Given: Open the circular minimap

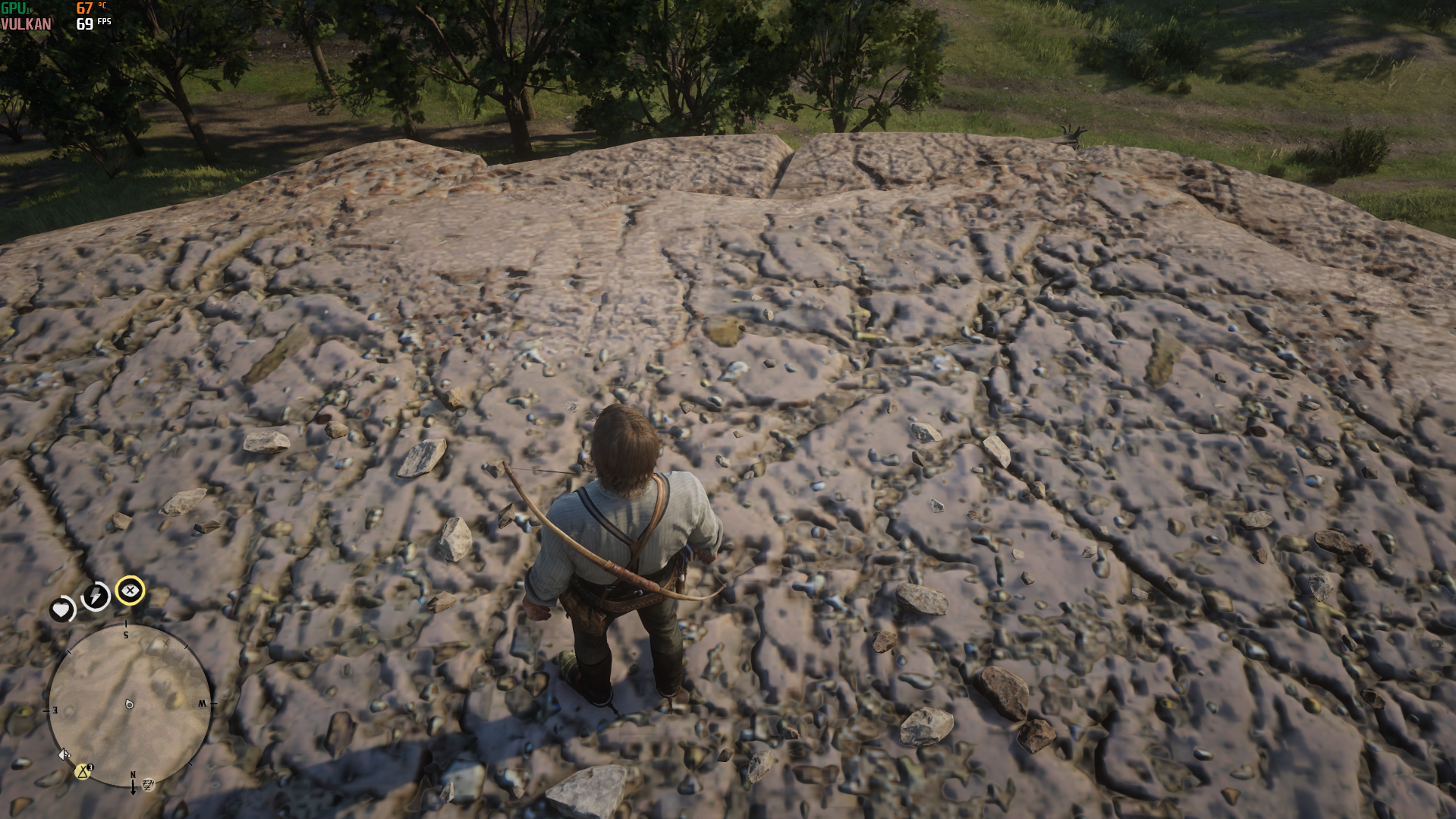Looking at the screenshot, I should coord(129,704).
